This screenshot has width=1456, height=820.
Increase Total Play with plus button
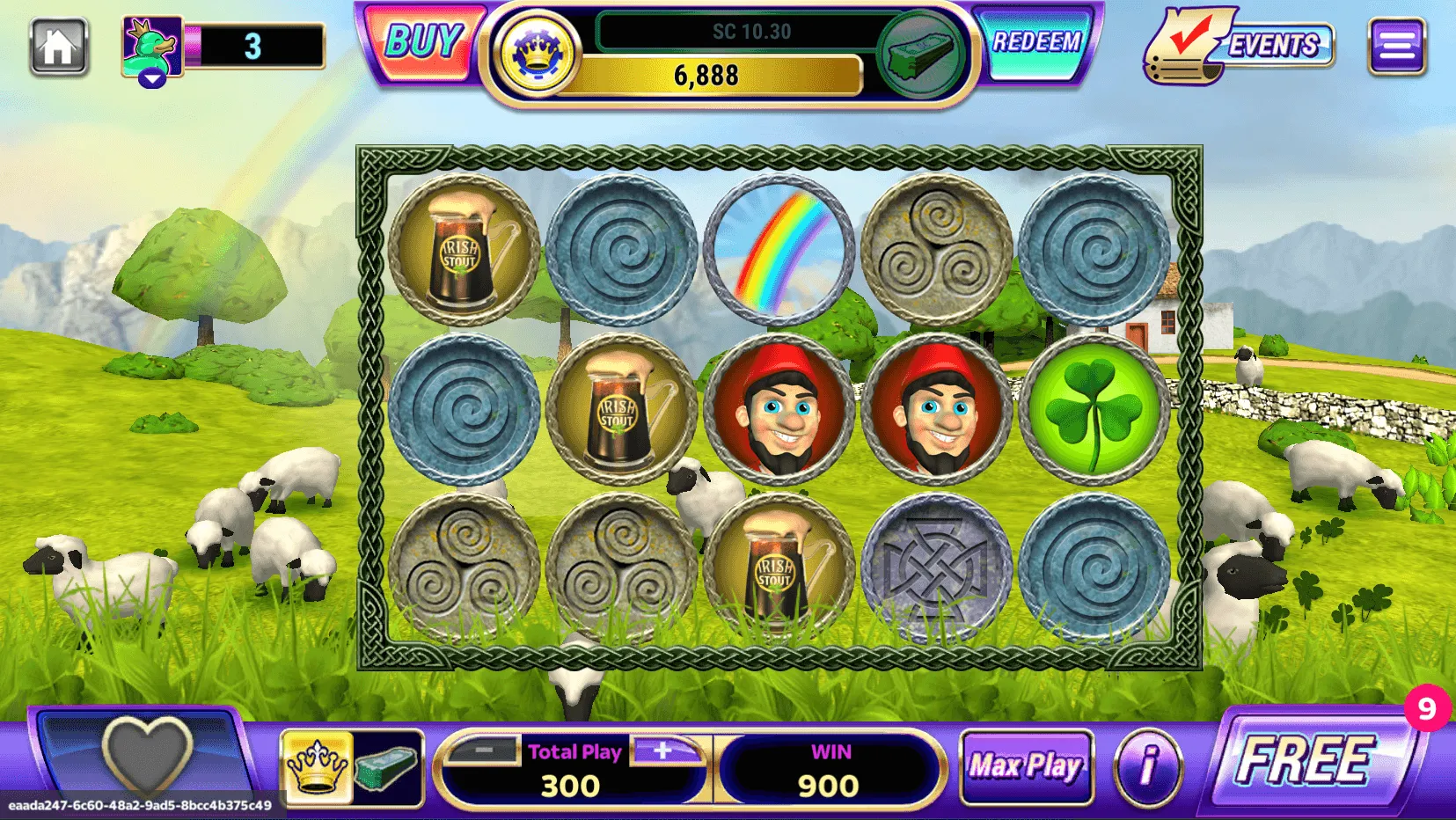(663, 750)
